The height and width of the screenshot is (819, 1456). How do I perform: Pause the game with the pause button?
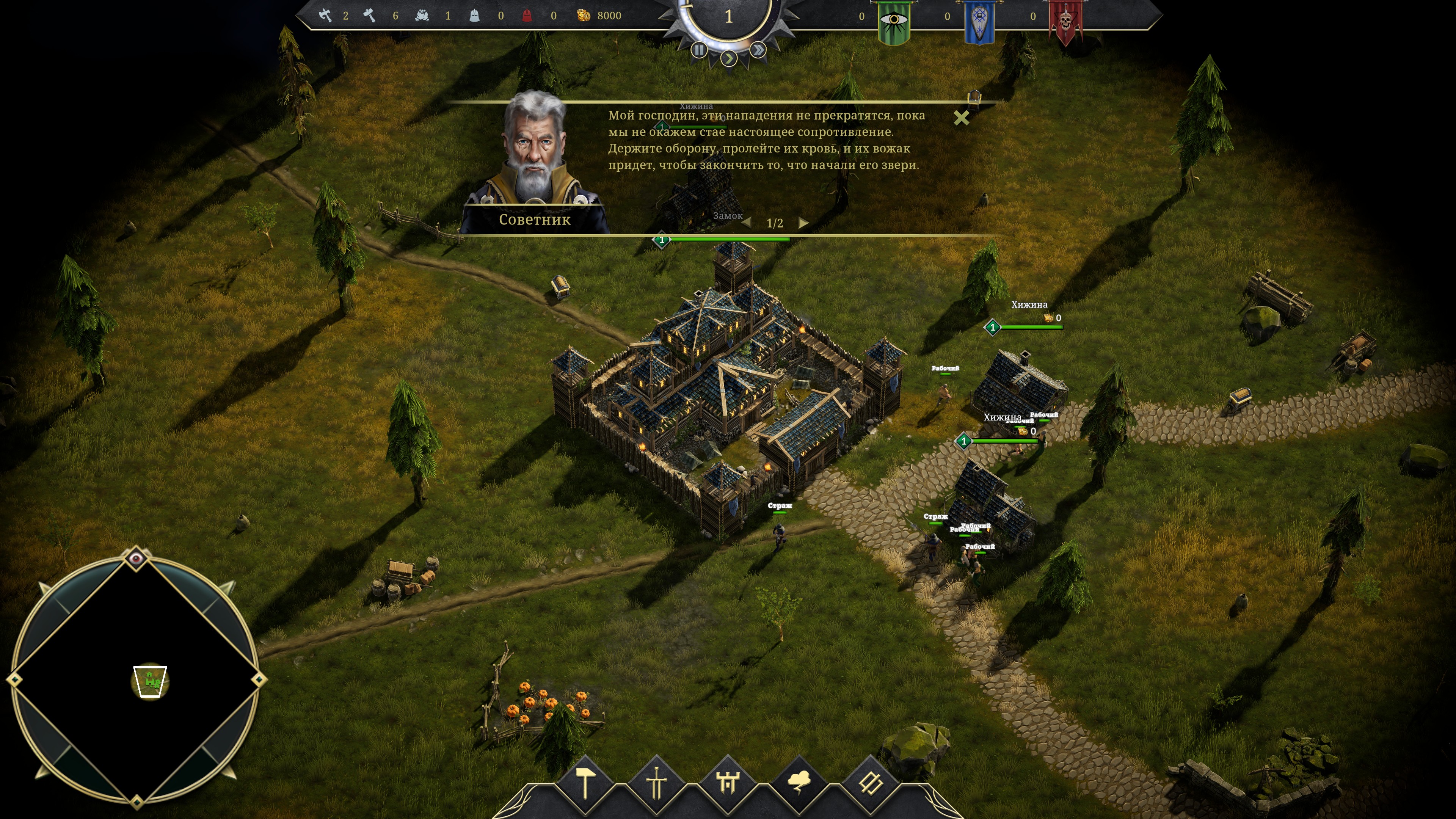pos(699,50)
